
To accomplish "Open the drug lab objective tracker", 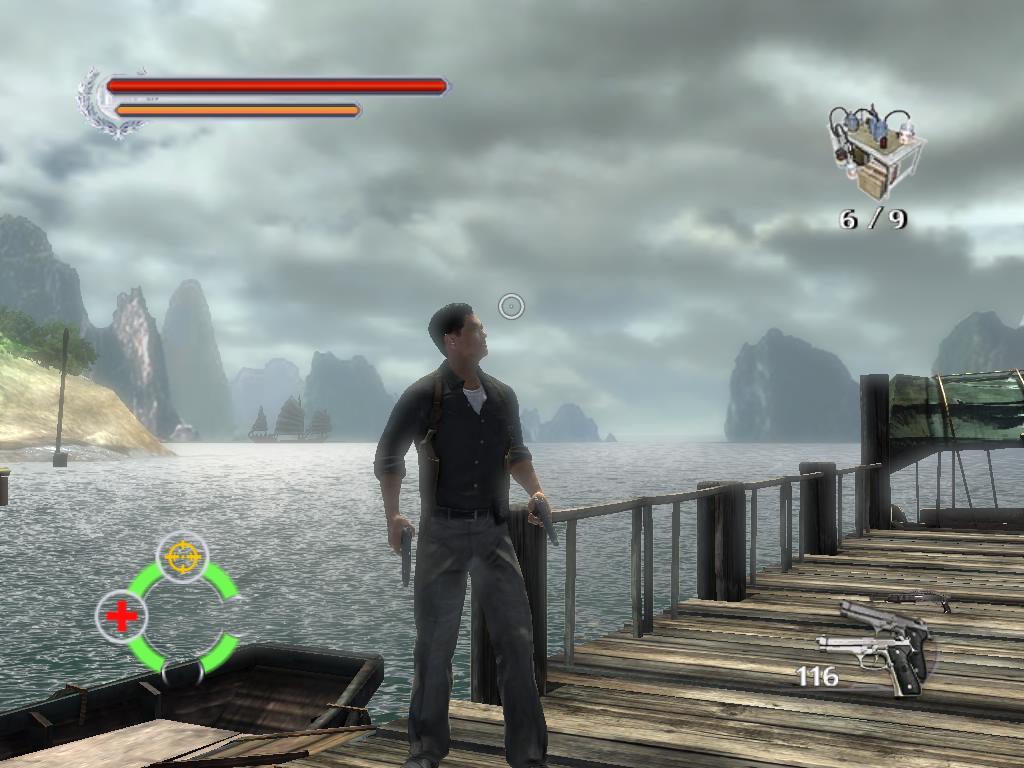I will [x=872, y=150].
